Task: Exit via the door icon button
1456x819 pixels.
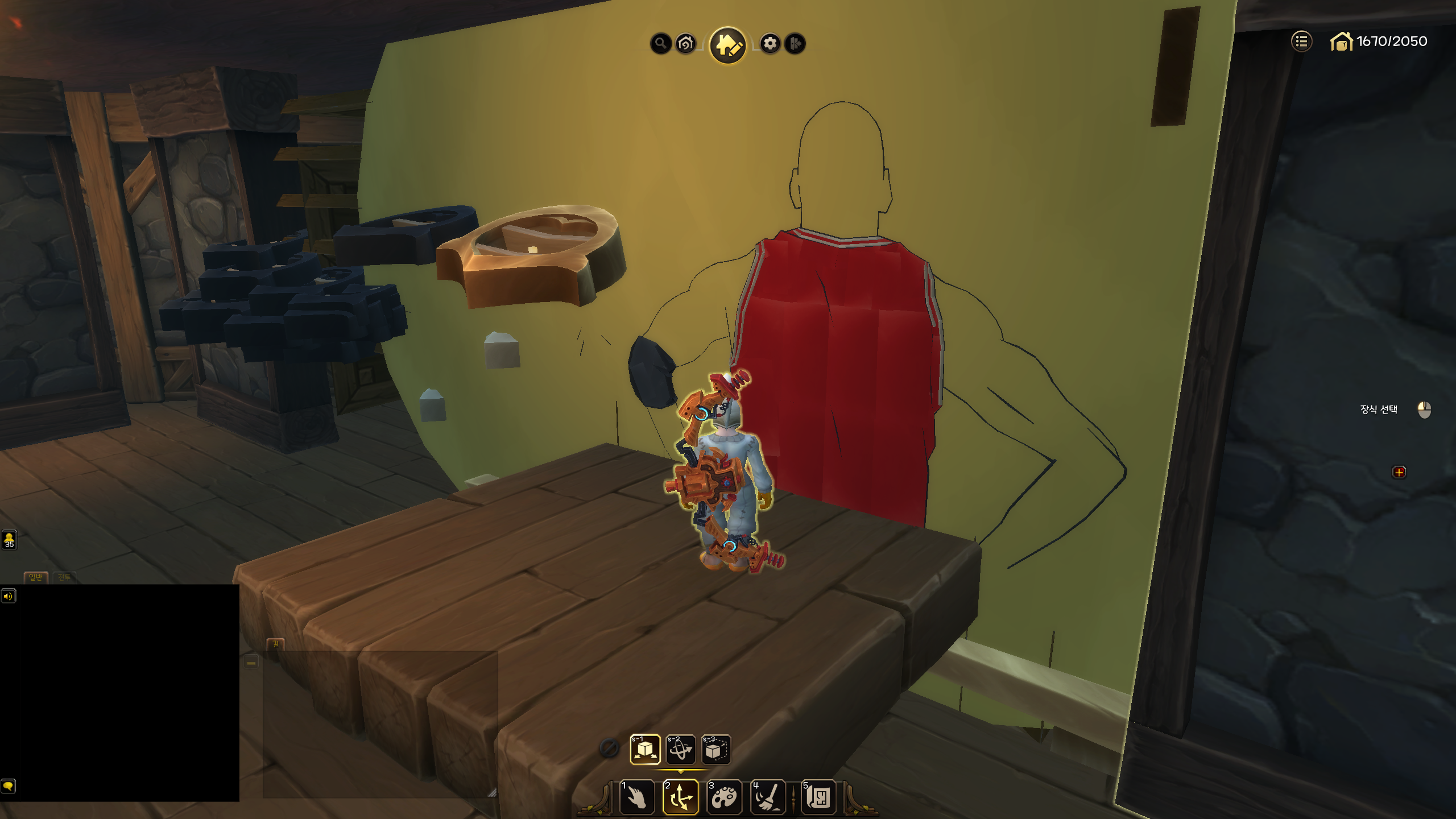Action: 795,43
